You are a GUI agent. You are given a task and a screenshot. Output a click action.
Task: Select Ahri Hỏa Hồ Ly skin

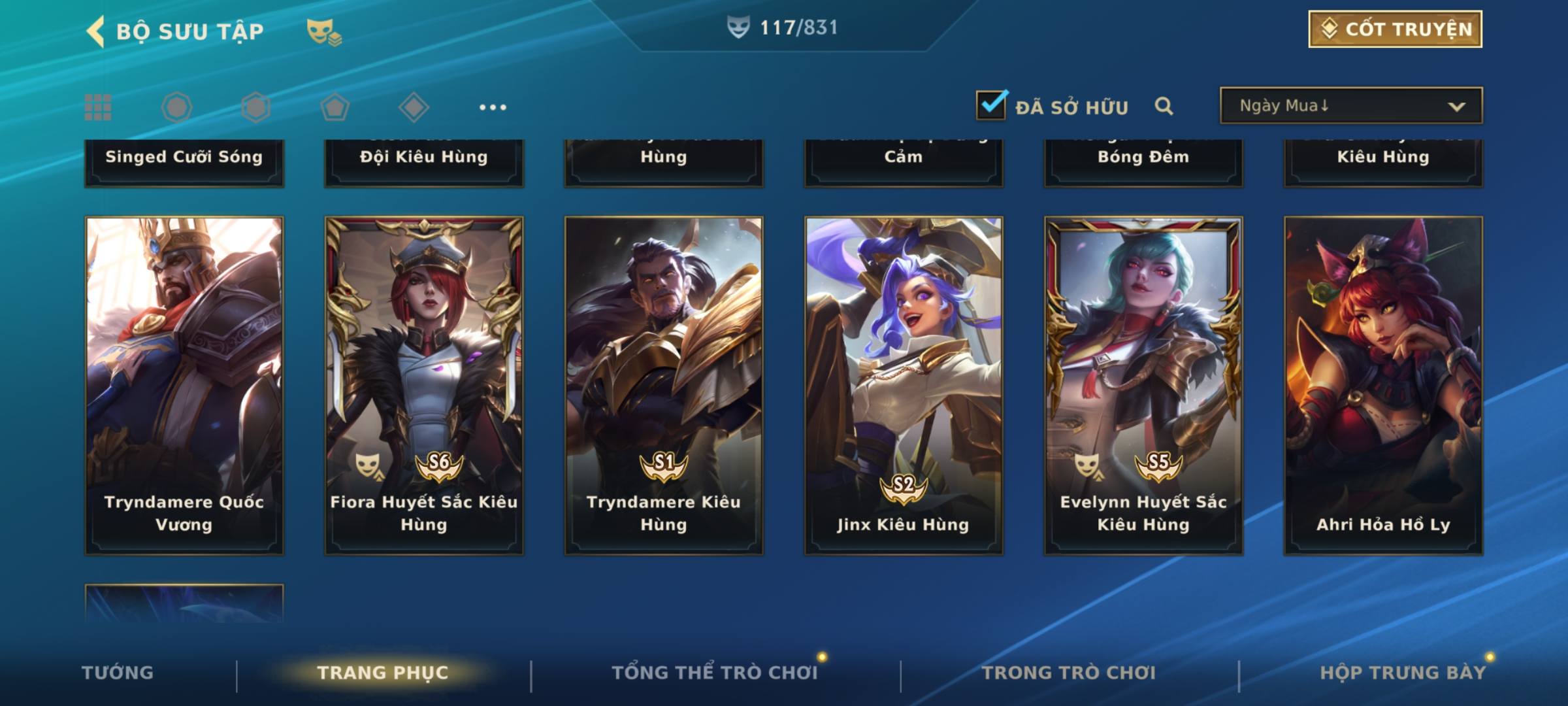1383,386
